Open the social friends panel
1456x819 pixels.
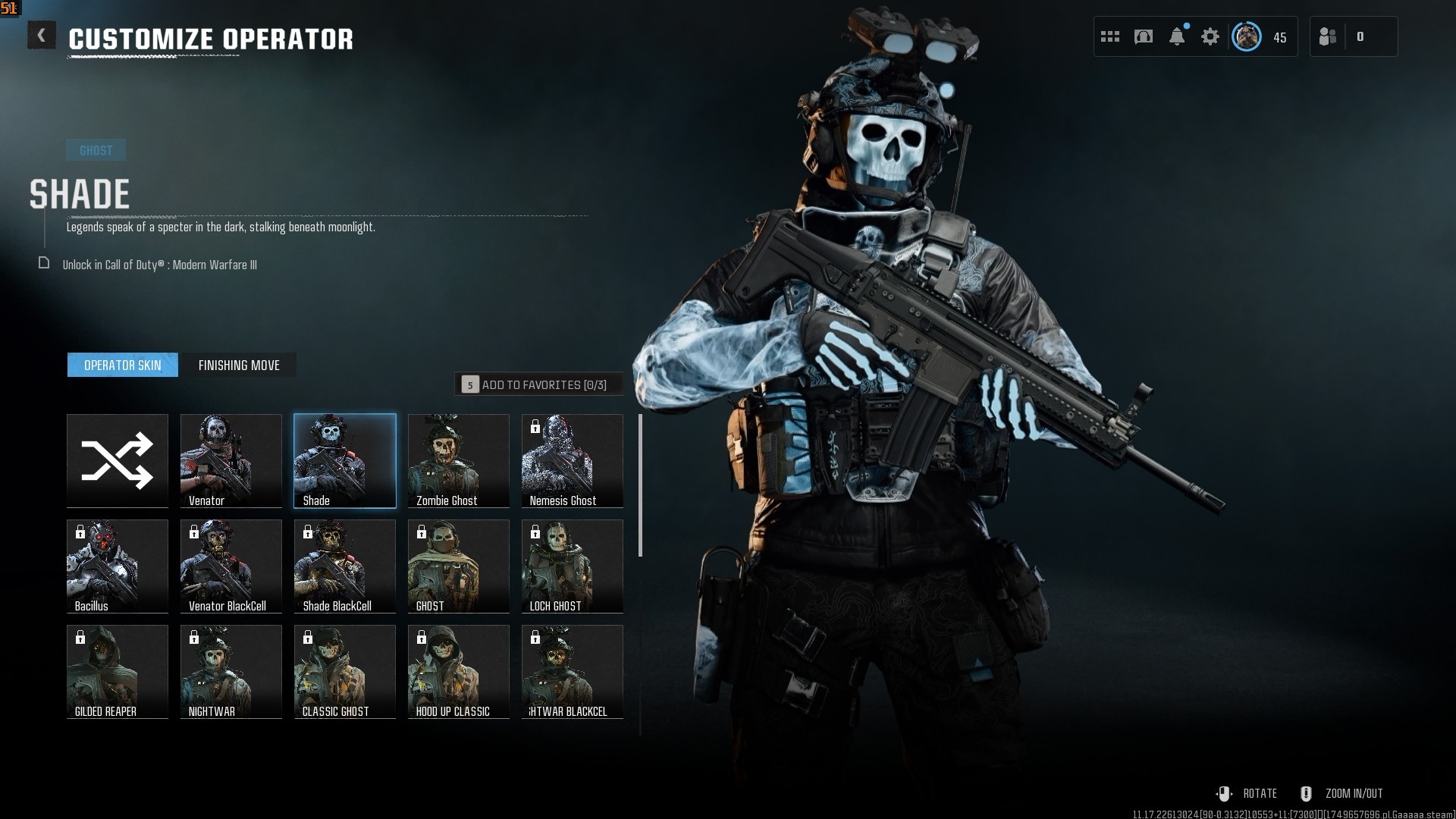coord(1328,36)
